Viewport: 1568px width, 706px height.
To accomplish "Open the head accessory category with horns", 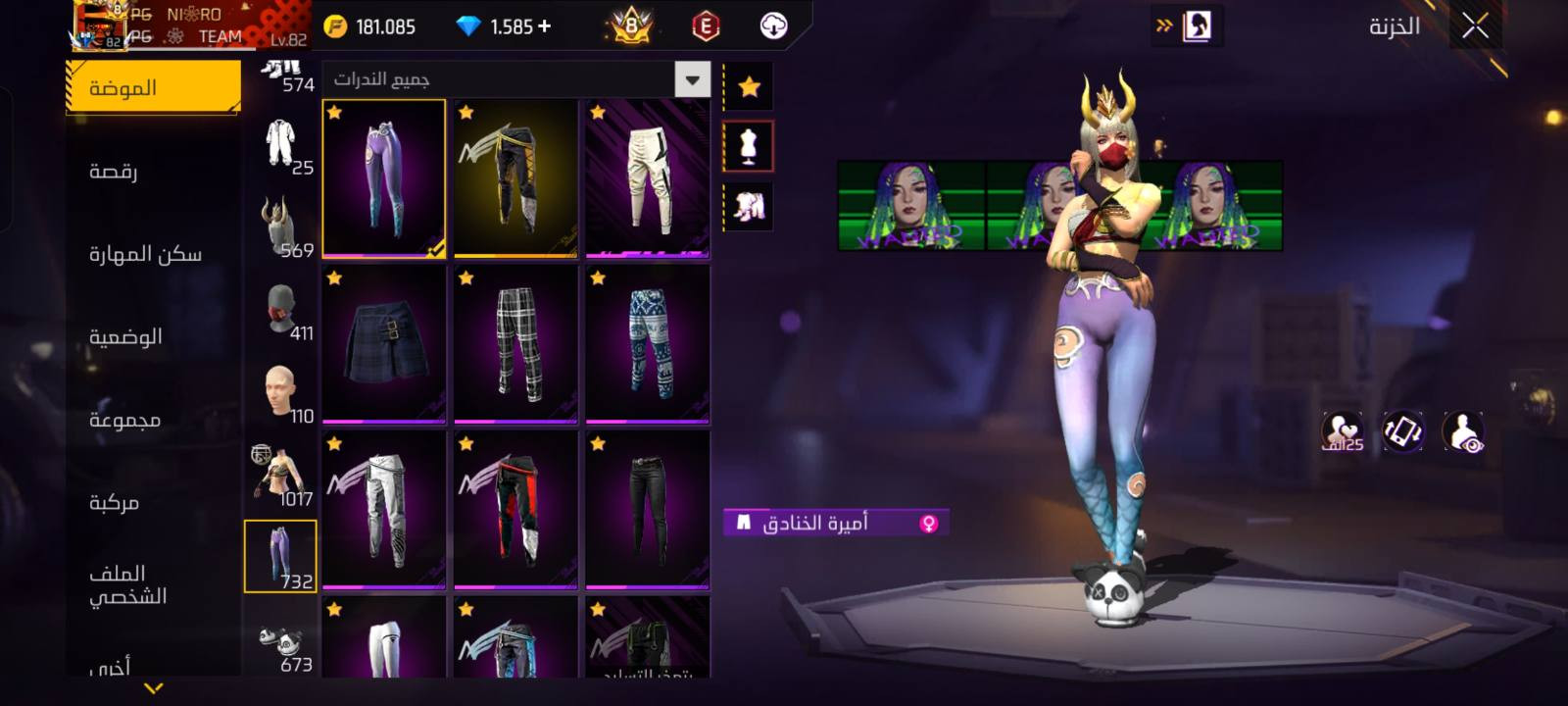I will pos(280,227).
